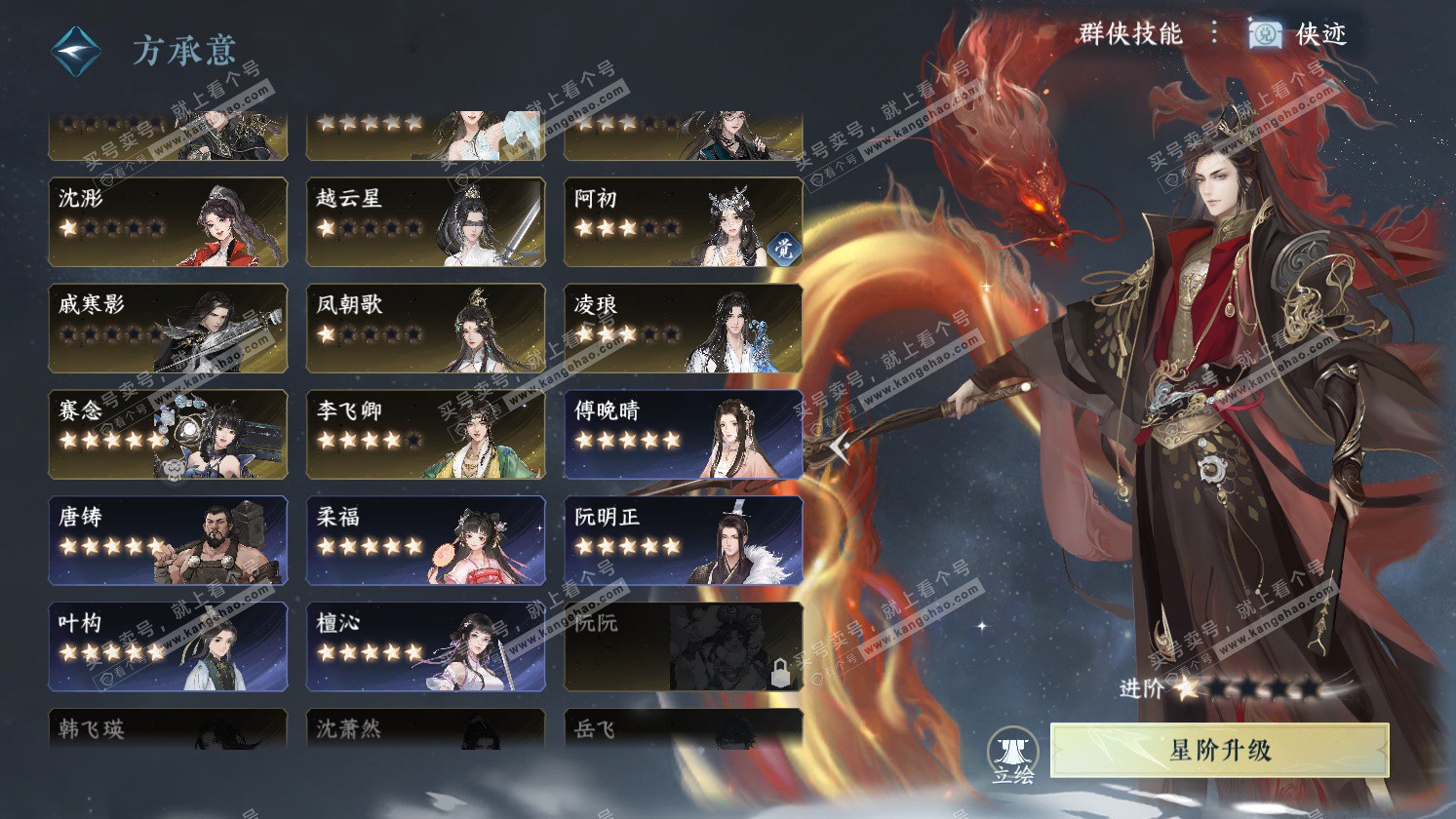Select the 沈彤 character card
The image size is (1456, 819).
(x=168, y=221)
